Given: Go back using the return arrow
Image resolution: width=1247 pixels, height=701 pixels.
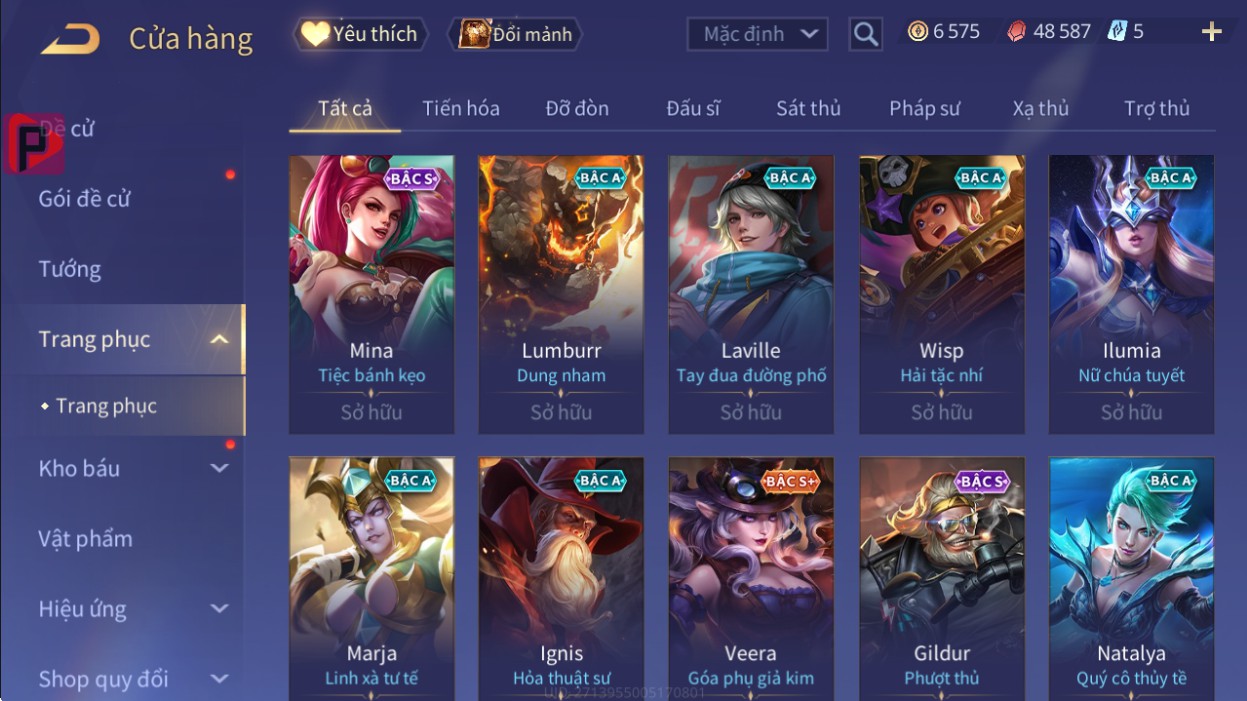Looking at the screenshot, I should [x=70, y=39].
